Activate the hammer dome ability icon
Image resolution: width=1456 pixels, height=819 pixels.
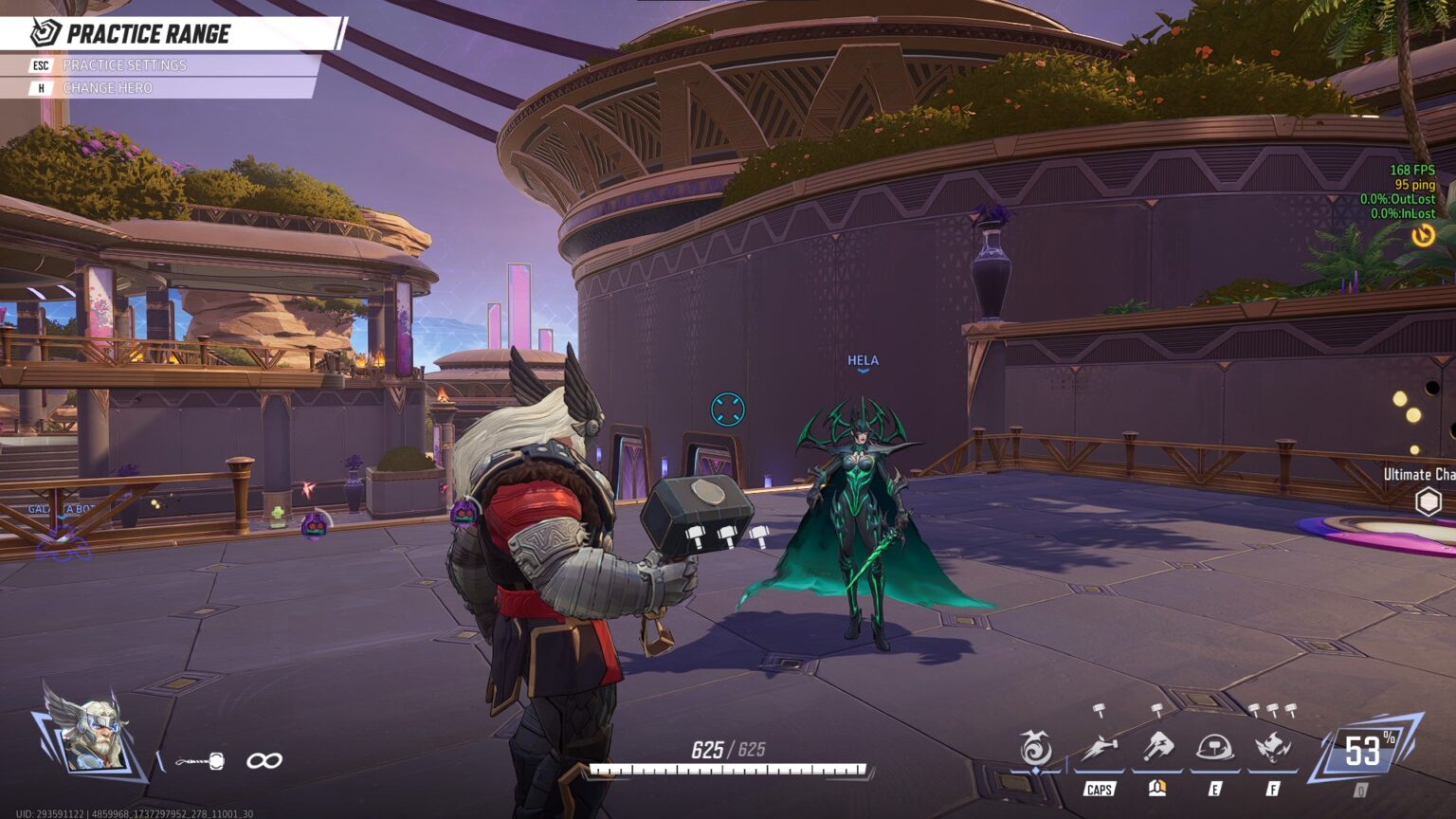tap(1214, 749)
